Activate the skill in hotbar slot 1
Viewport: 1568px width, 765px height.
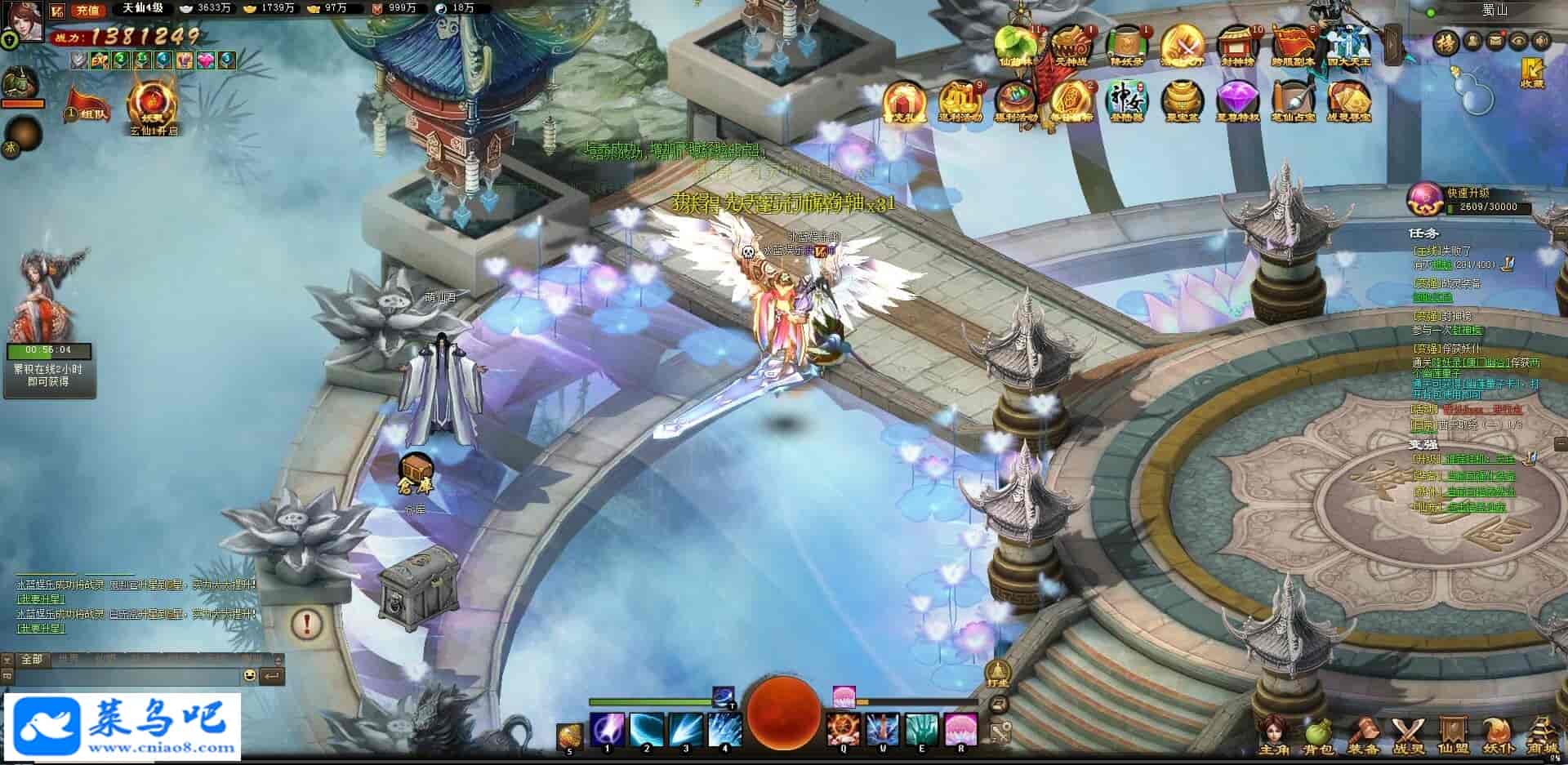607,729
